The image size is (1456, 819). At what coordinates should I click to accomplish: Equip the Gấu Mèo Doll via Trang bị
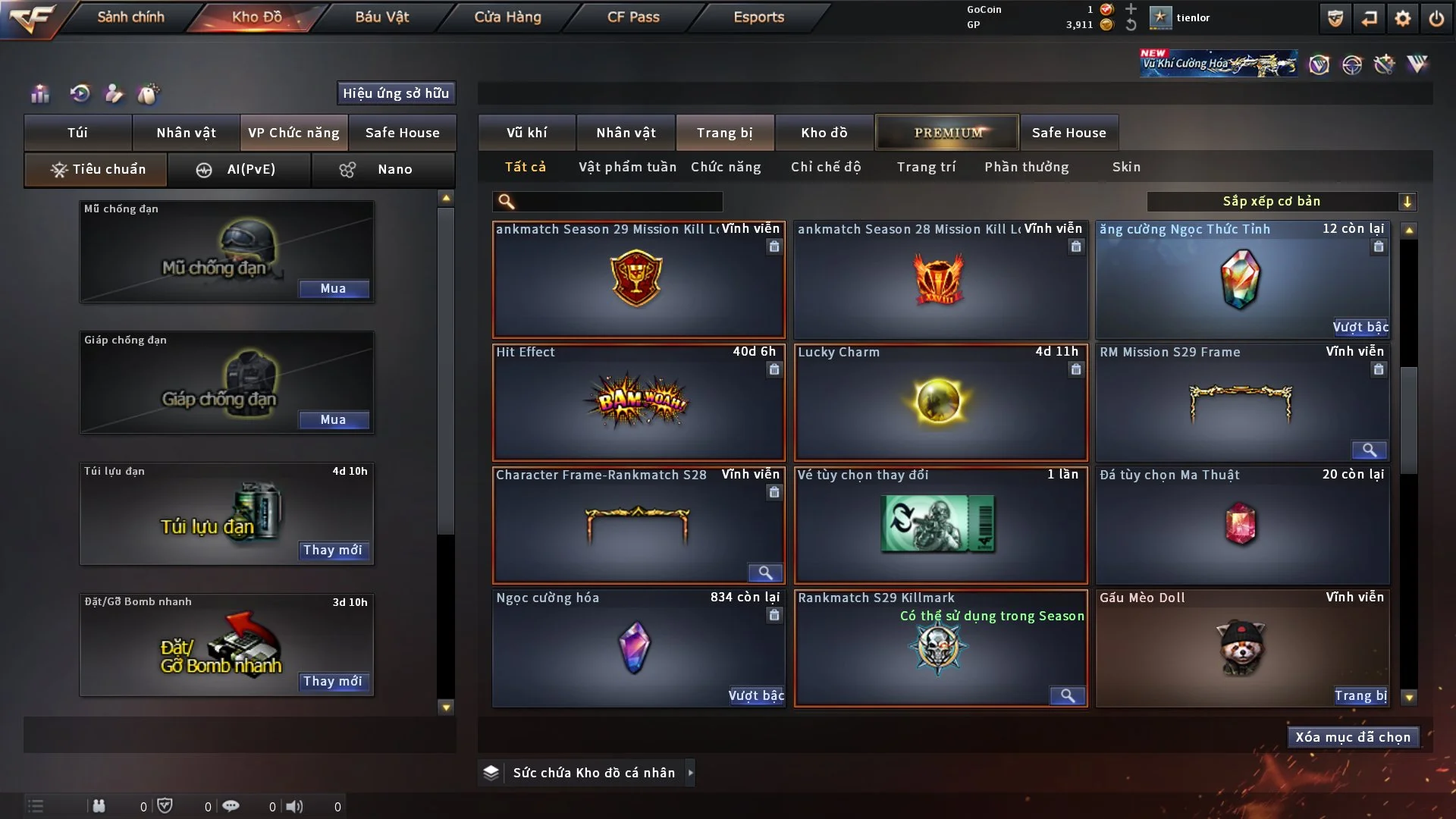click(x=1360, y=695)
